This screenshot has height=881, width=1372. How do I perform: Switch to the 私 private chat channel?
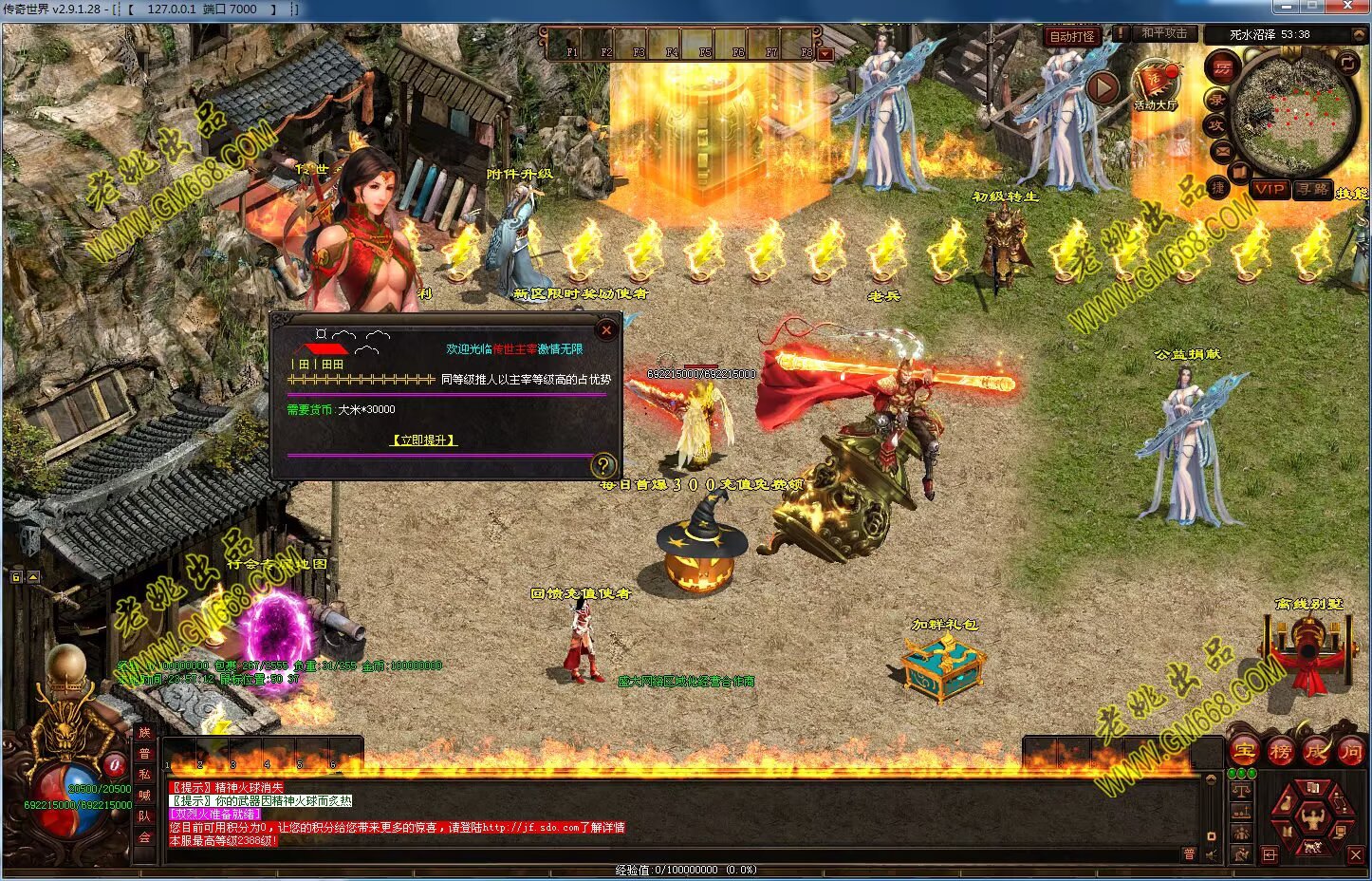pyautogui.click(x=144, y=775)
